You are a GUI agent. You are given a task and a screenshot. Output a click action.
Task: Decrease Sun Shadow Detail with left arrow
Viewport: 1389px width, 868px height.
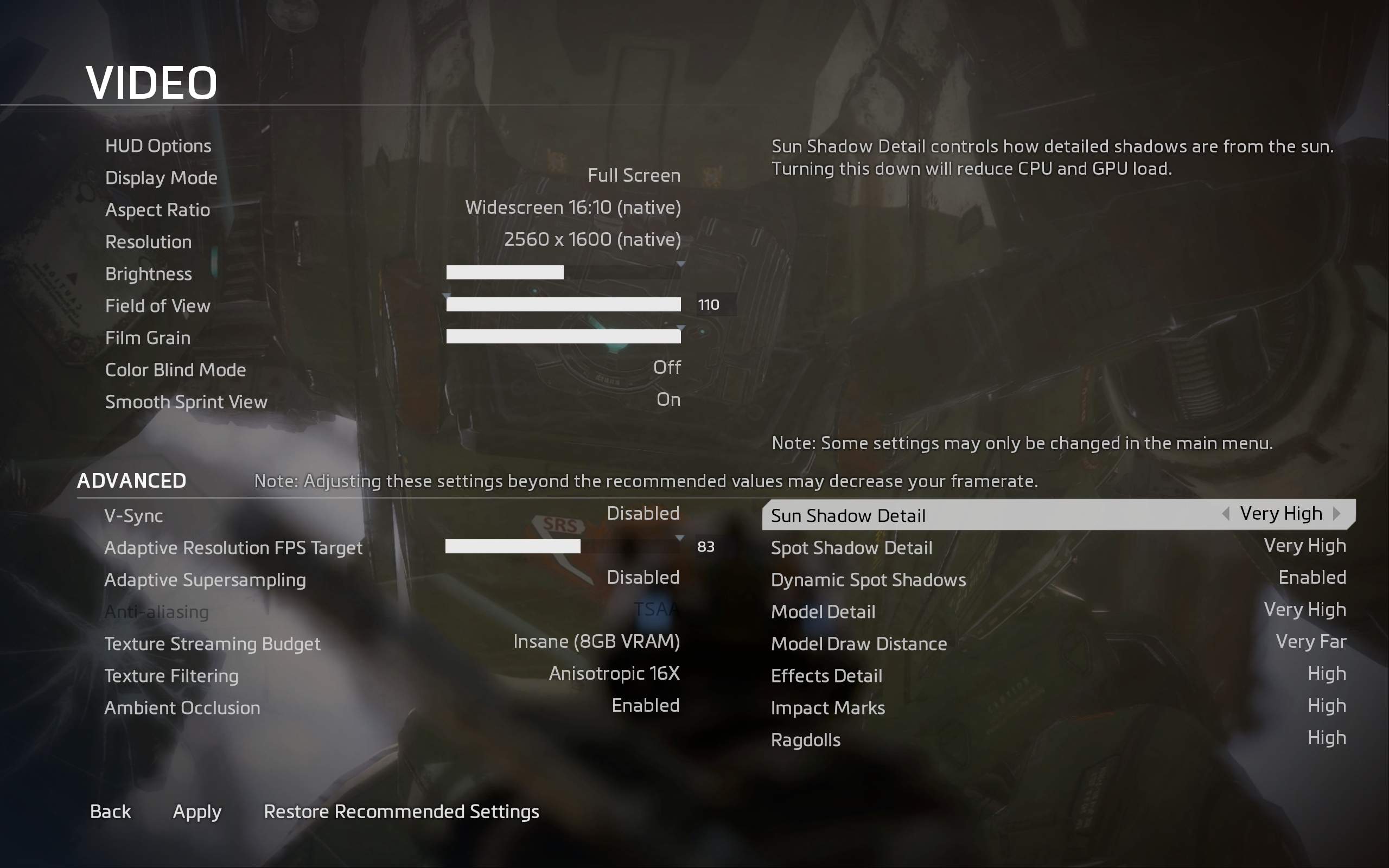tap(1226, 514)
